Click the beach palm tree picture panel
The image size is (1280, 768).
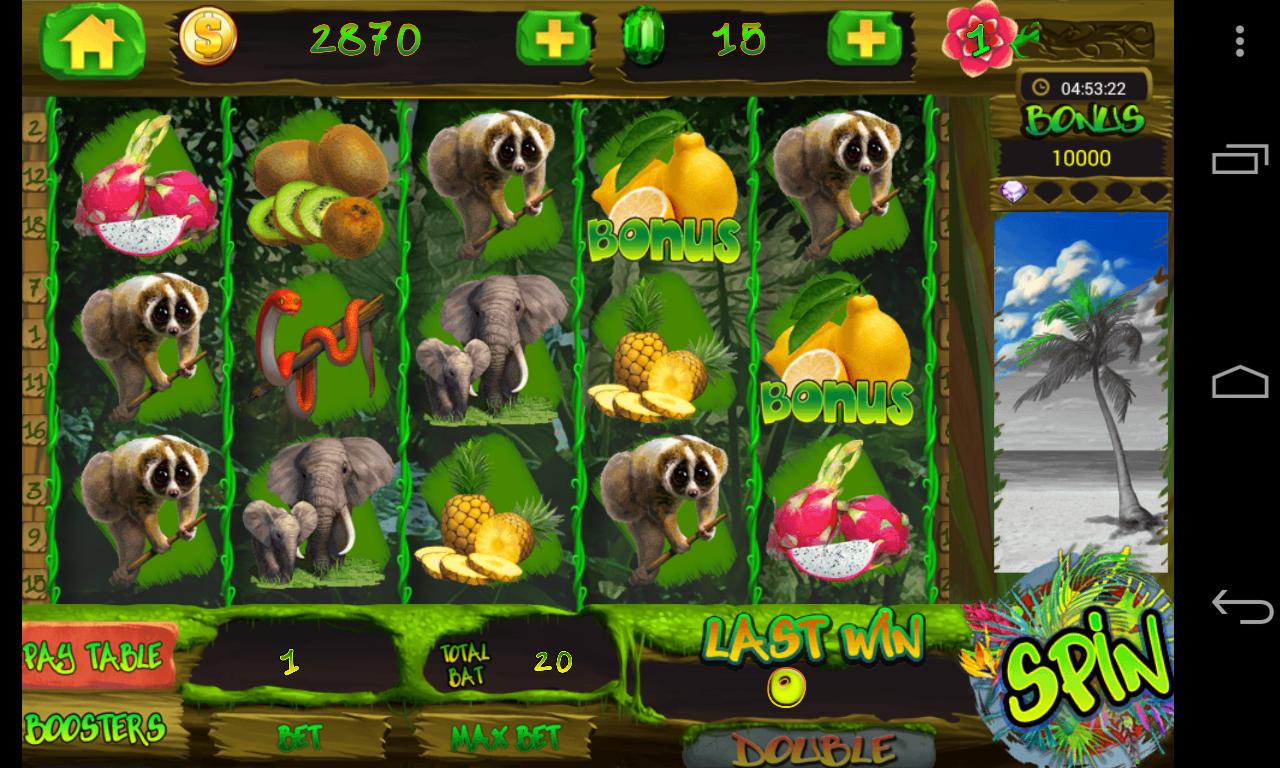(1081, 390)
